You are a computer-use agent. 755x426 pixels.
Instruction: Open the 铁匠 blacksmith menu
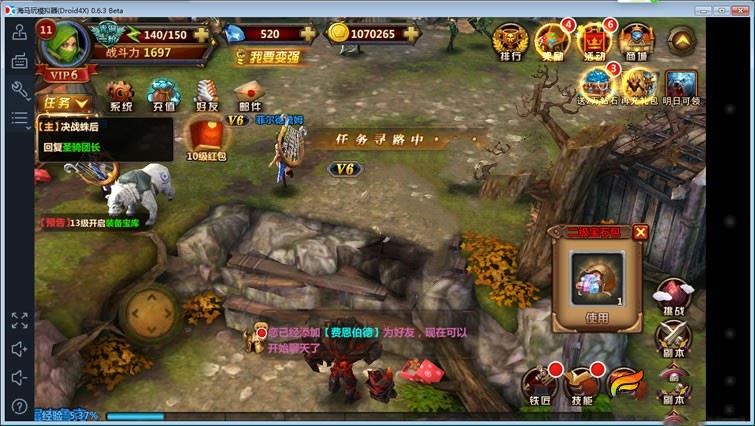coord(539,386)
